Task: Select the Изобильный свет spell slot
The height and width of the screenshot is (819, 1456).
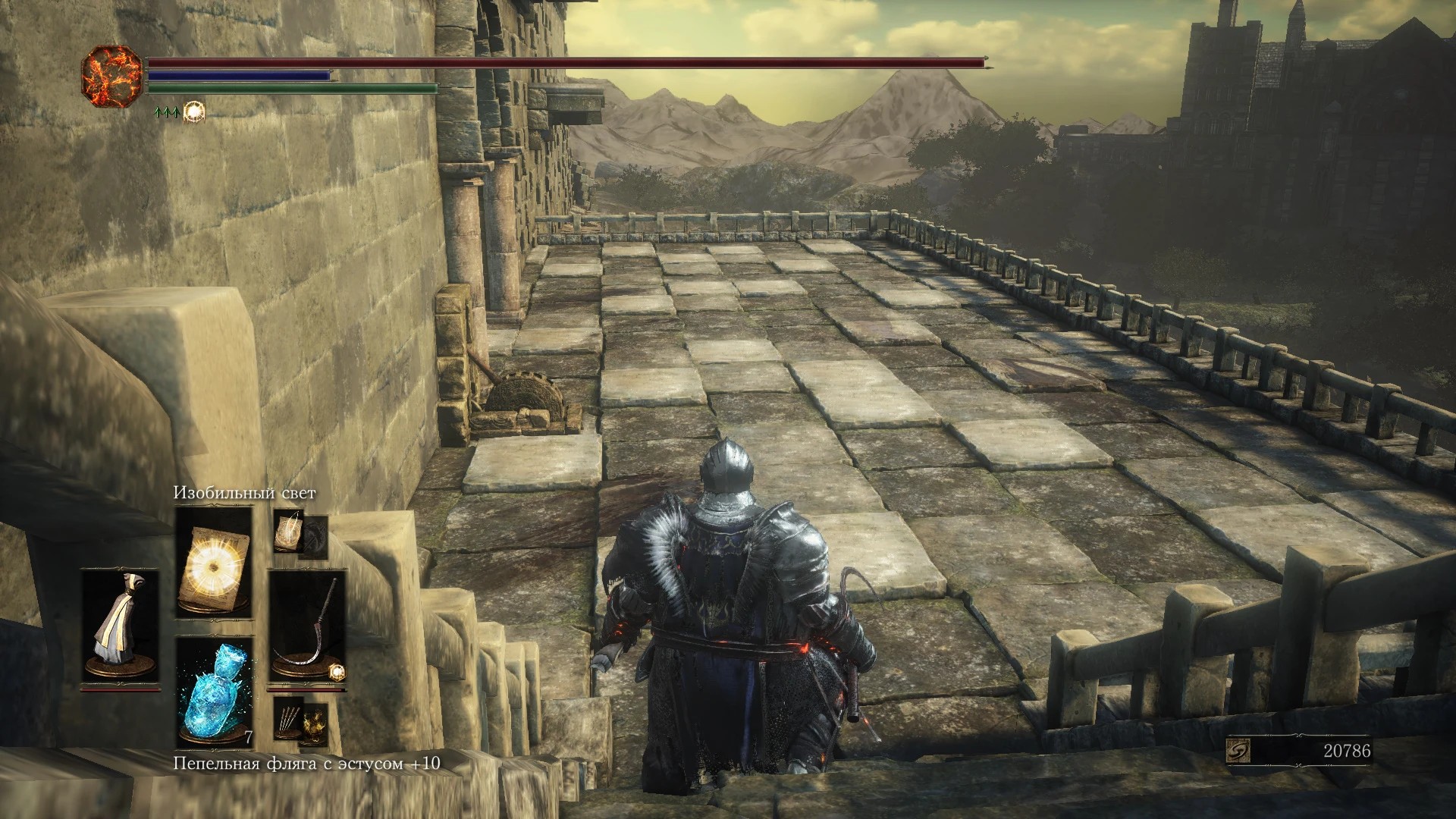Action: (214, 561)
